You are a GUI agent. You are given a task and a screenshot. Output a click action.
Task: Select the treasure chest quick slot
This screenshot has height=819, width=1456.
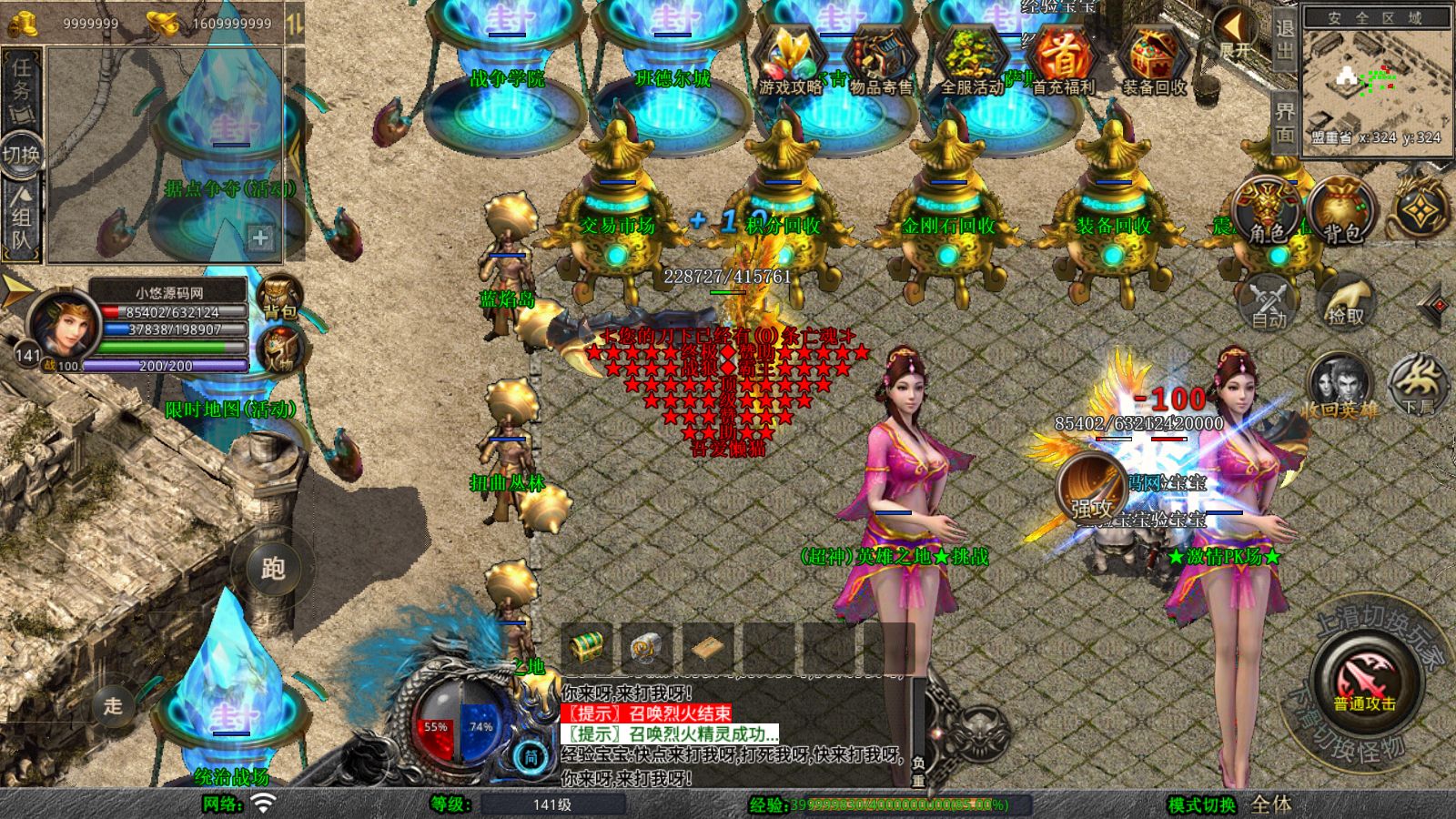pos(587,647)
